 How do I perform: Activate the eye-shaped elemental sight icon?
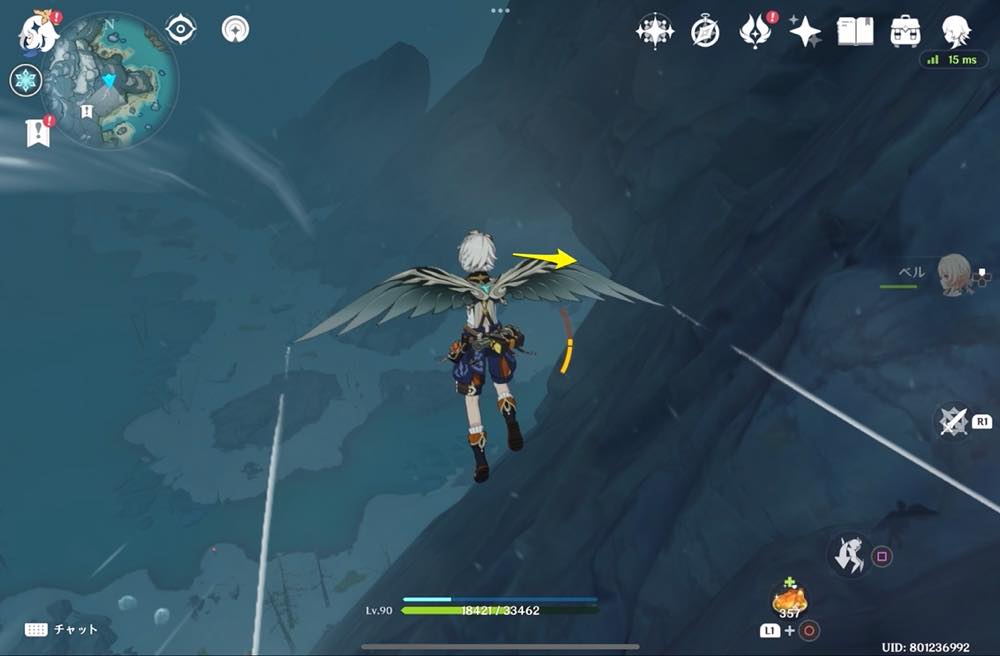180,30
